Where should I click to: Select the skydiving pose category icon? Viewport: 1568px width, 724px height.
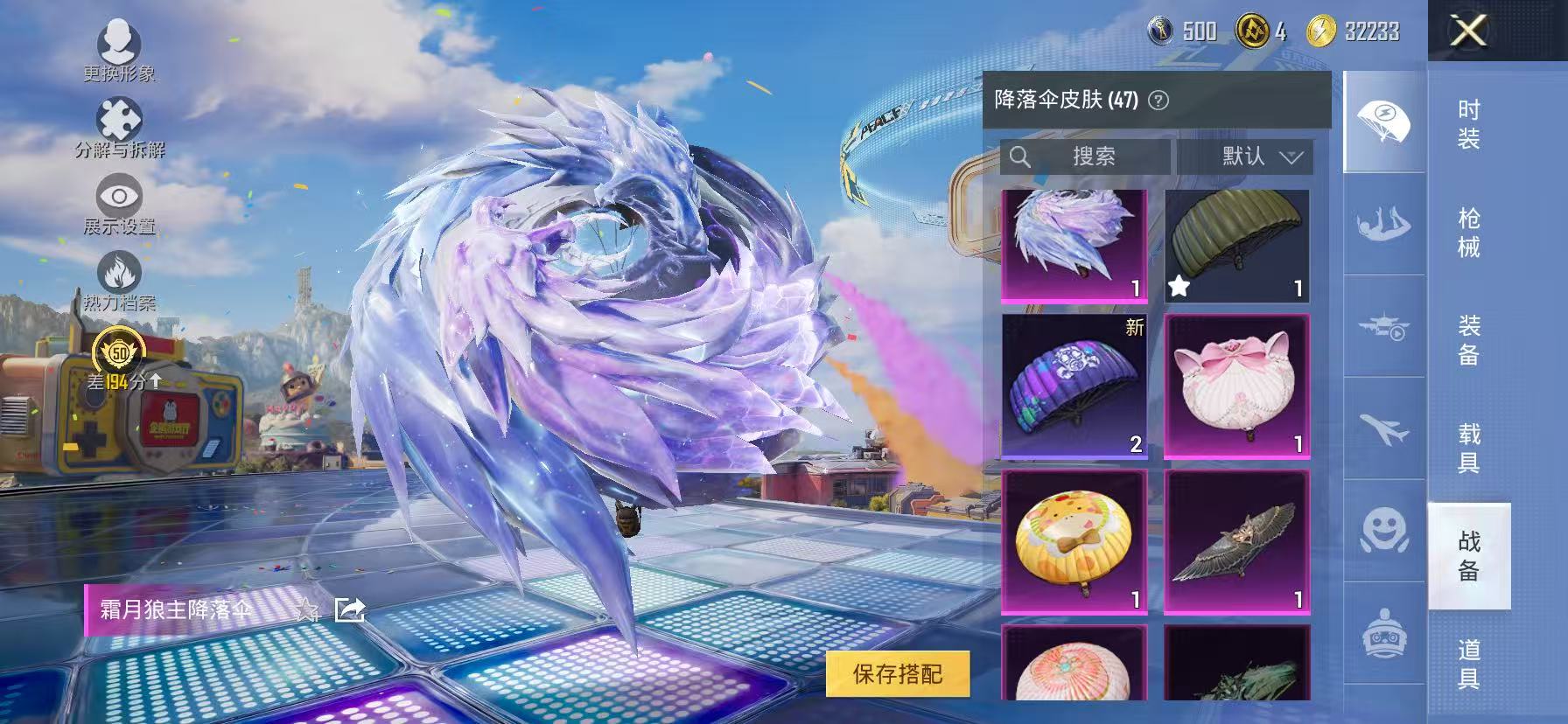[1383, 223]
